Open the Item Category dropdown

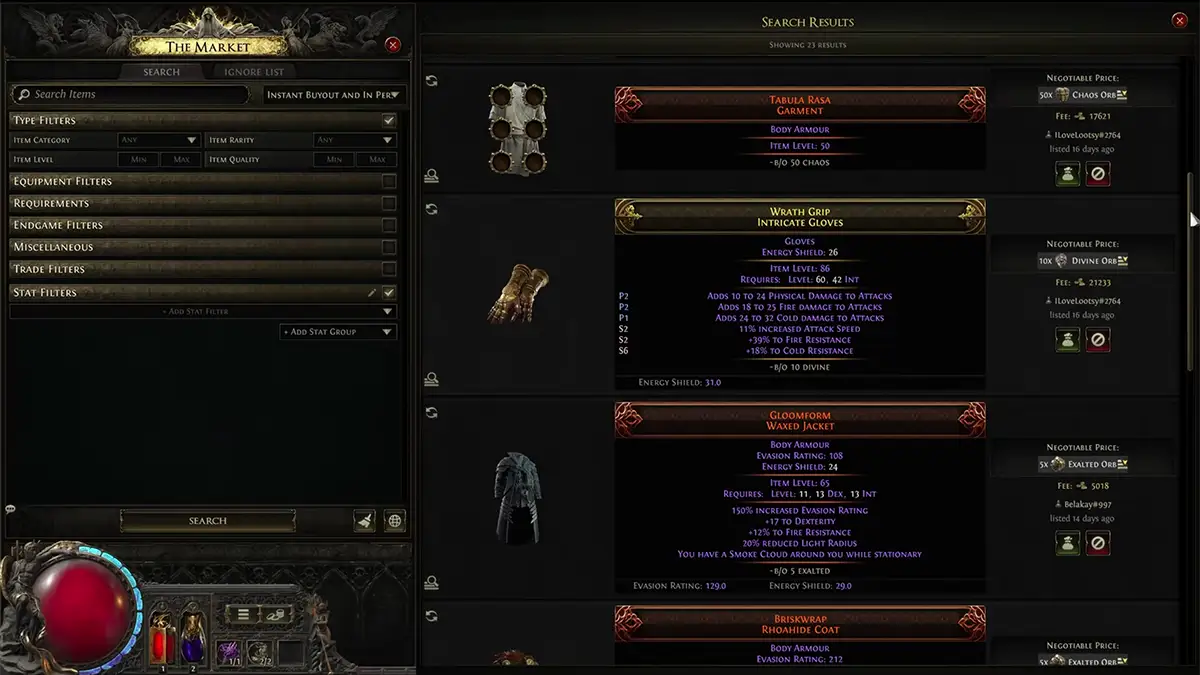pos(159,140)
